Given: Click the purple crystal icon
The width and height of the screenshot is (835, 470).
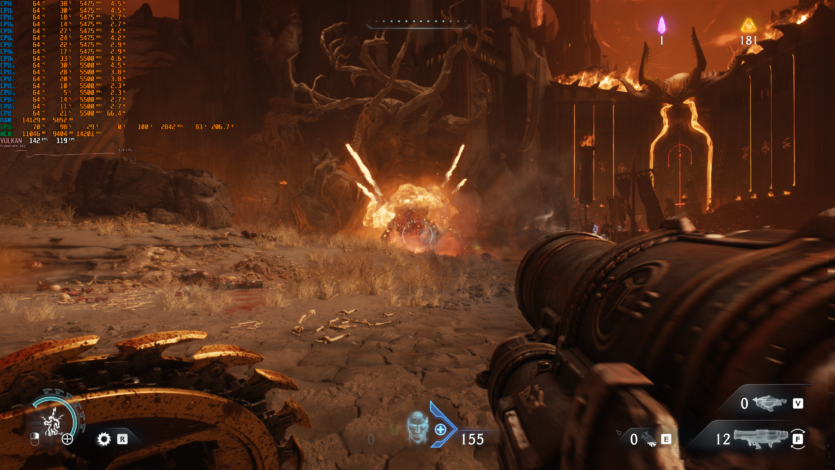Looking at the screenshot, I should (661, 24).
